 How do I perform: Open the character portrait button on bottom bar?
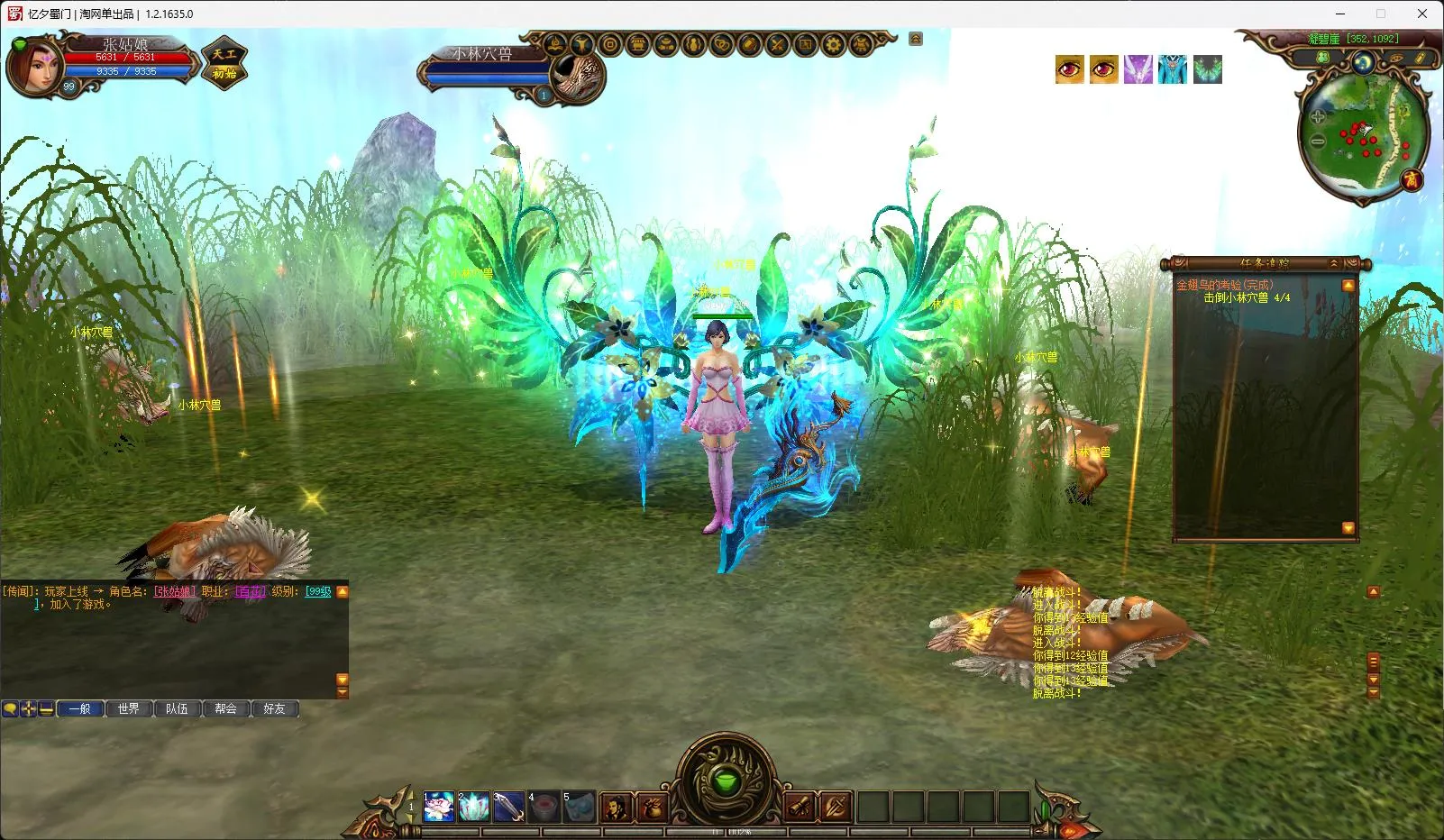[616, 807]
